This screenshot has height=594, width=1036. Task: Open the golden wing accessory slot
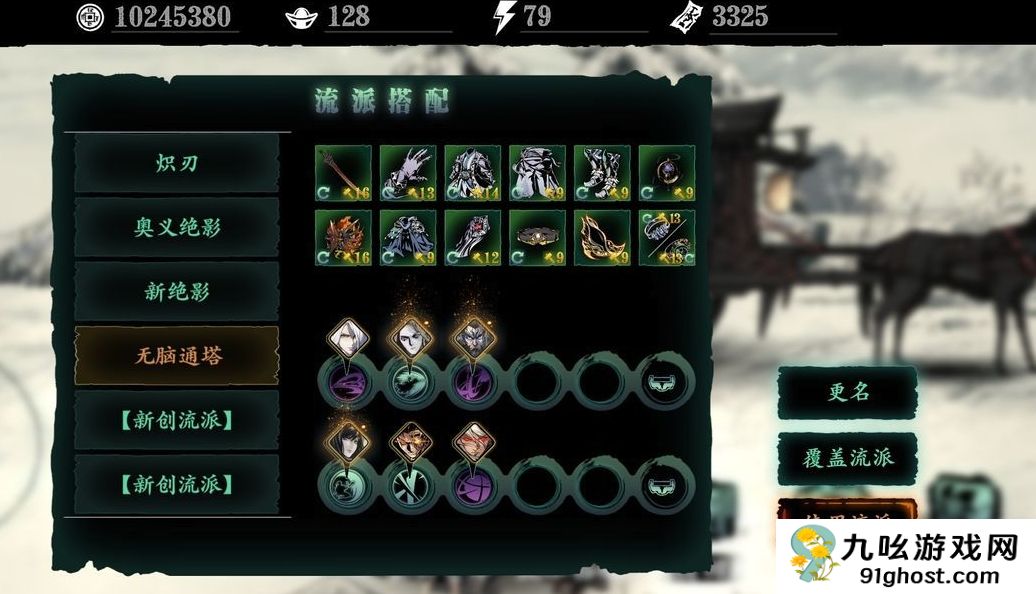[602, 238]
